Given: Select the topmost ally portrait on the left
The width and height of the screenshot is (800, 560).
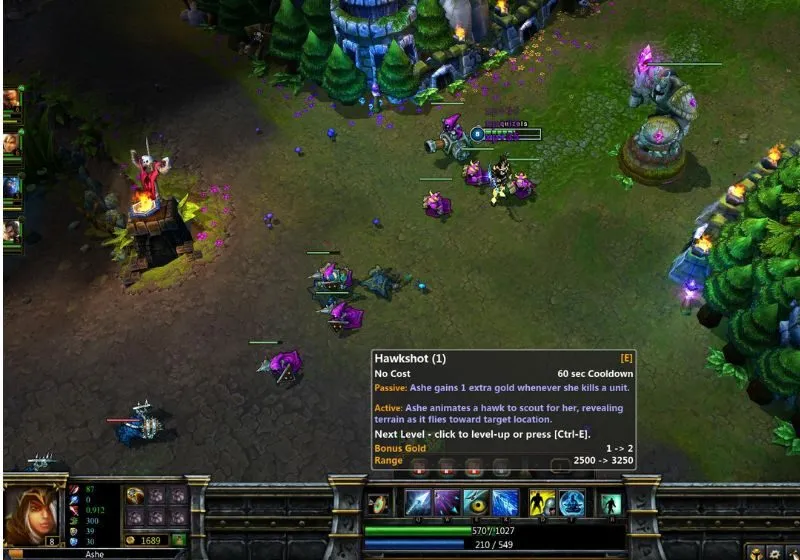Looking at the screenshot, I should [x=12, y=99].
